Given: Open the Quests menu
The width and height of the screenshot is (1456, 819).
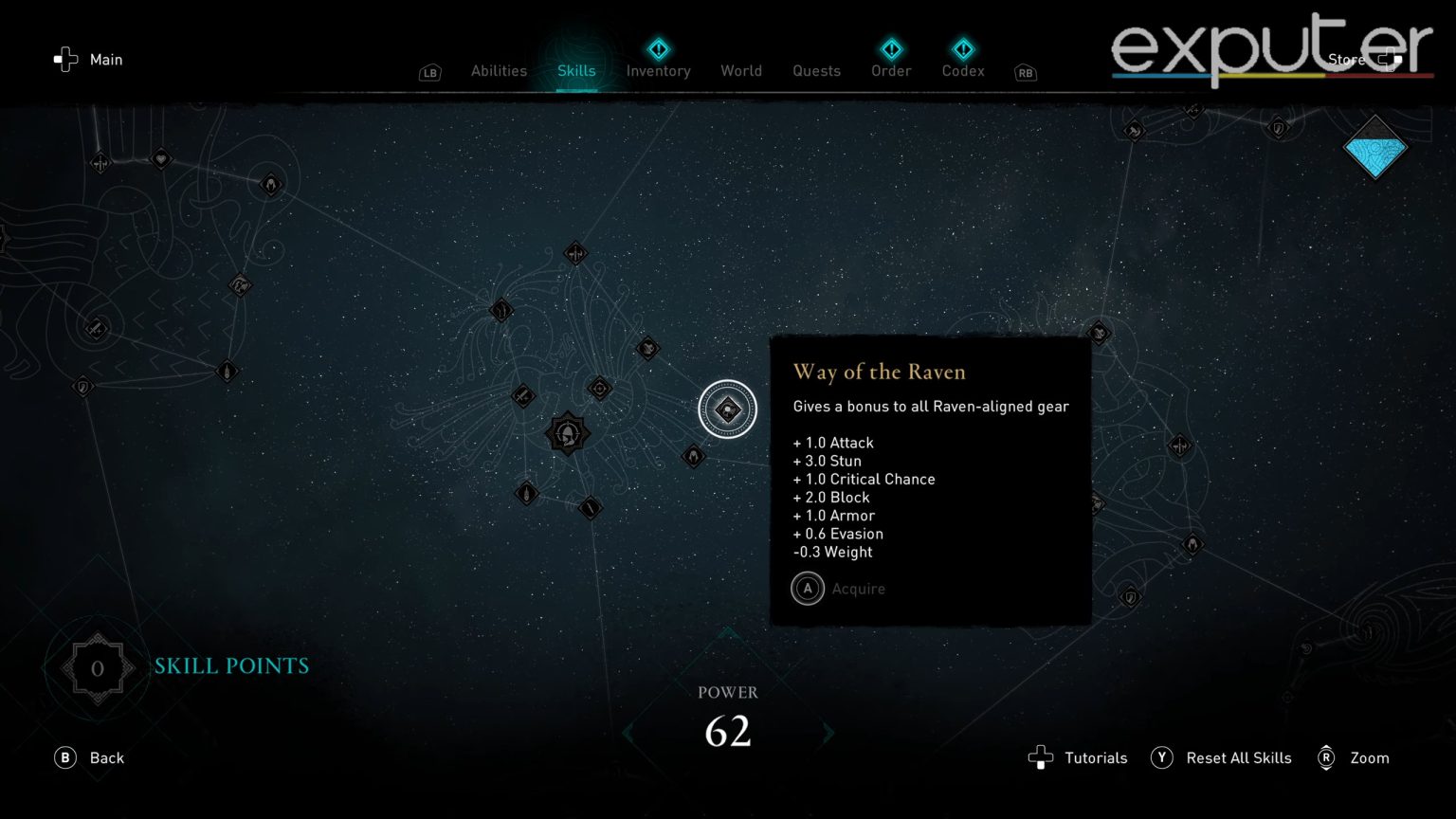Looking at the screenshot, I should point(815,70).
